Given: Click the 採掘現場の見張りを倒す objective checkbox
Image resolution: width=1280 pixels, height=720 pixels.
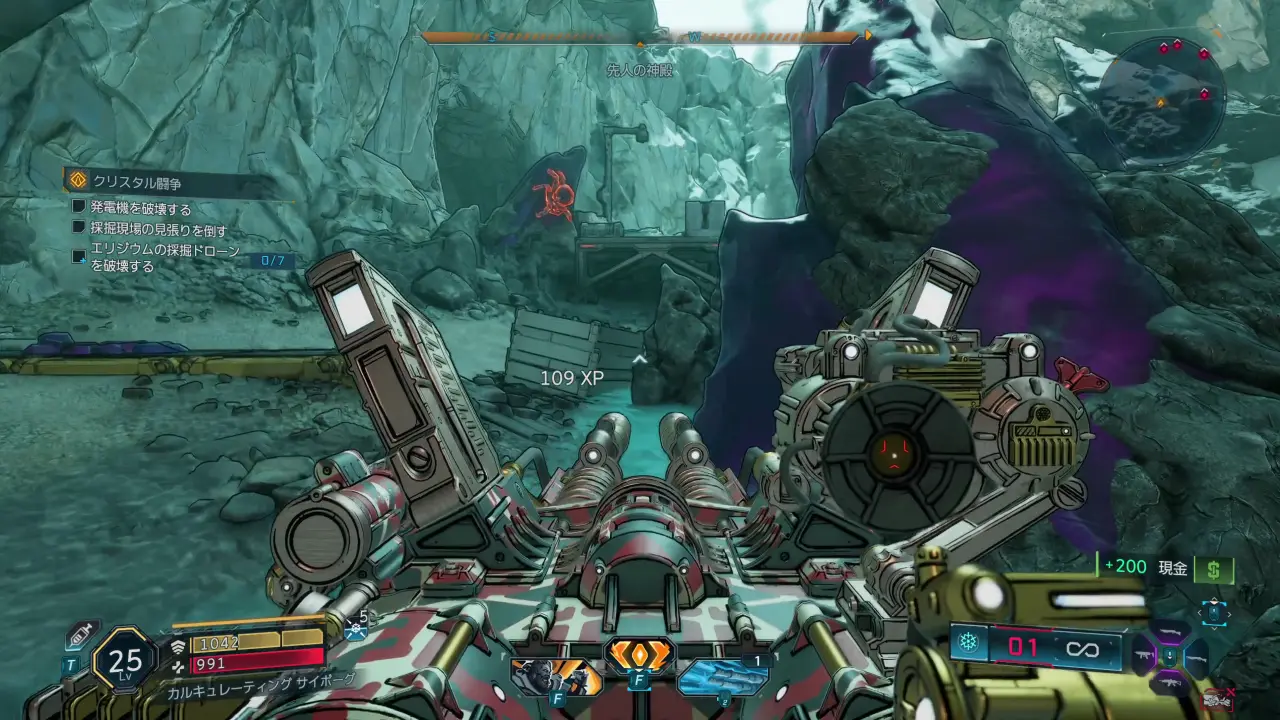Looking at the screenshot, I should pos(79,228).
